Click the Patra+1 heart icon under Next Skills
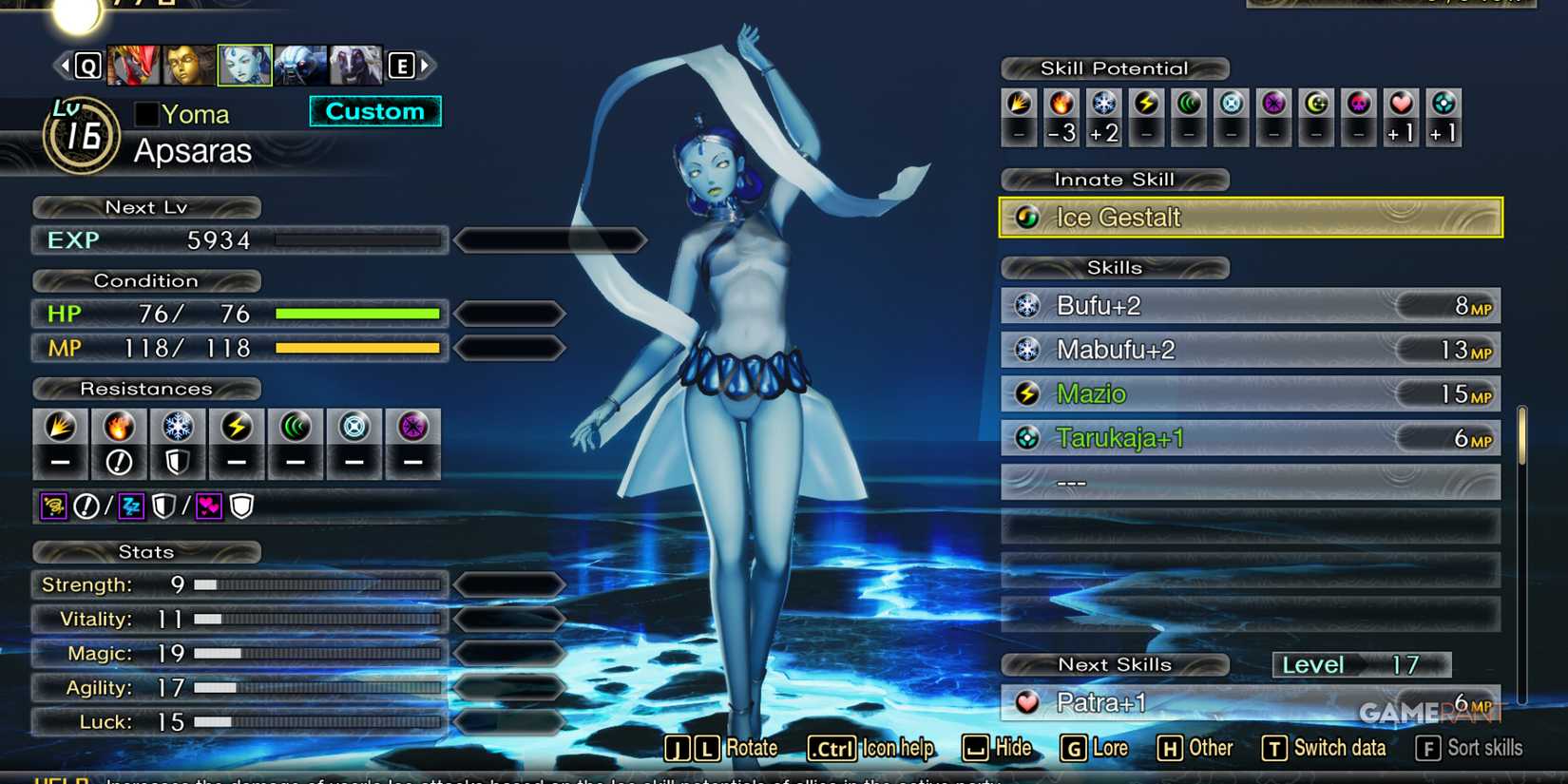1568x784 pixels. pyautogui.click(x=1029, y=702)
